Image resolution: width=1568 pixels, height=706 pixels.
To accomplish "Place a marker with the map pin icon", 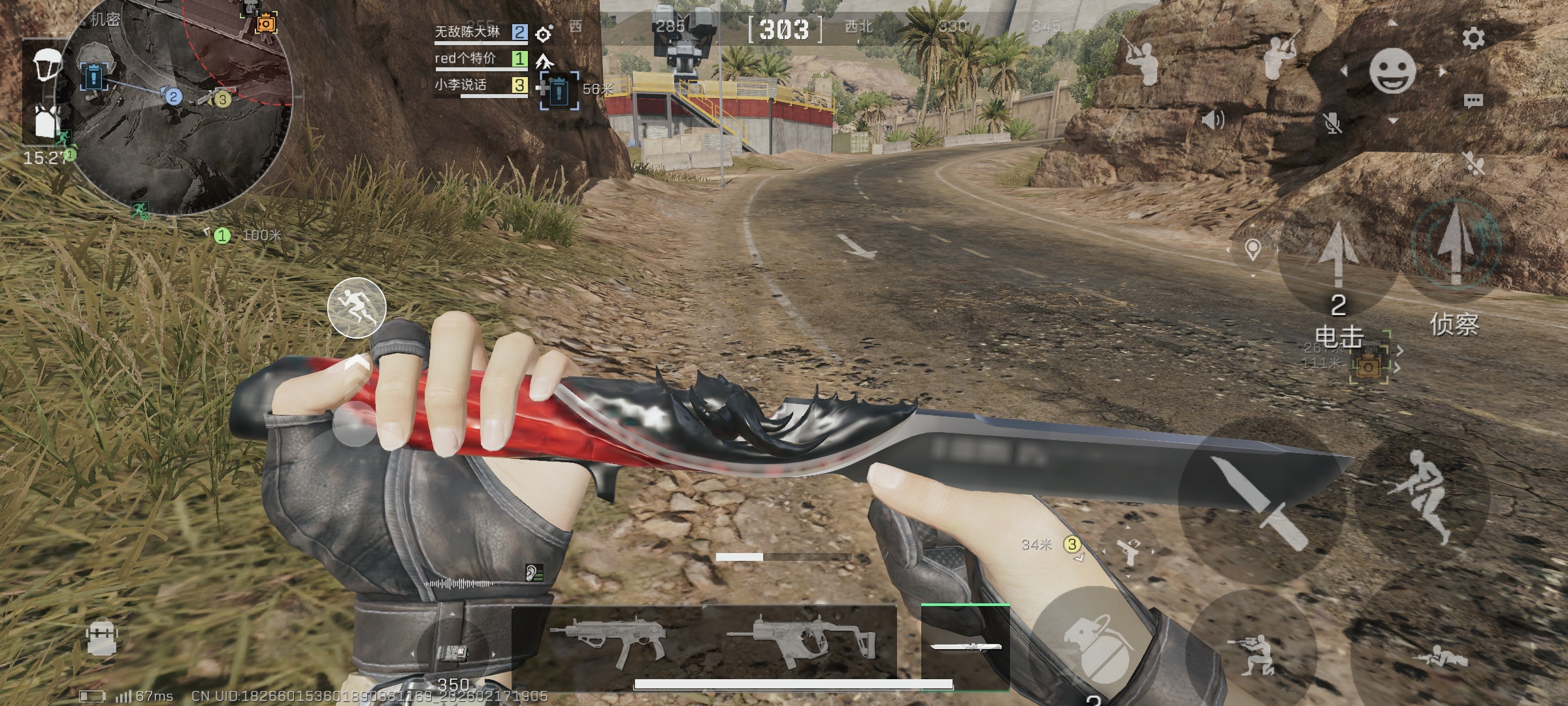I will [x=1252, y=250].
